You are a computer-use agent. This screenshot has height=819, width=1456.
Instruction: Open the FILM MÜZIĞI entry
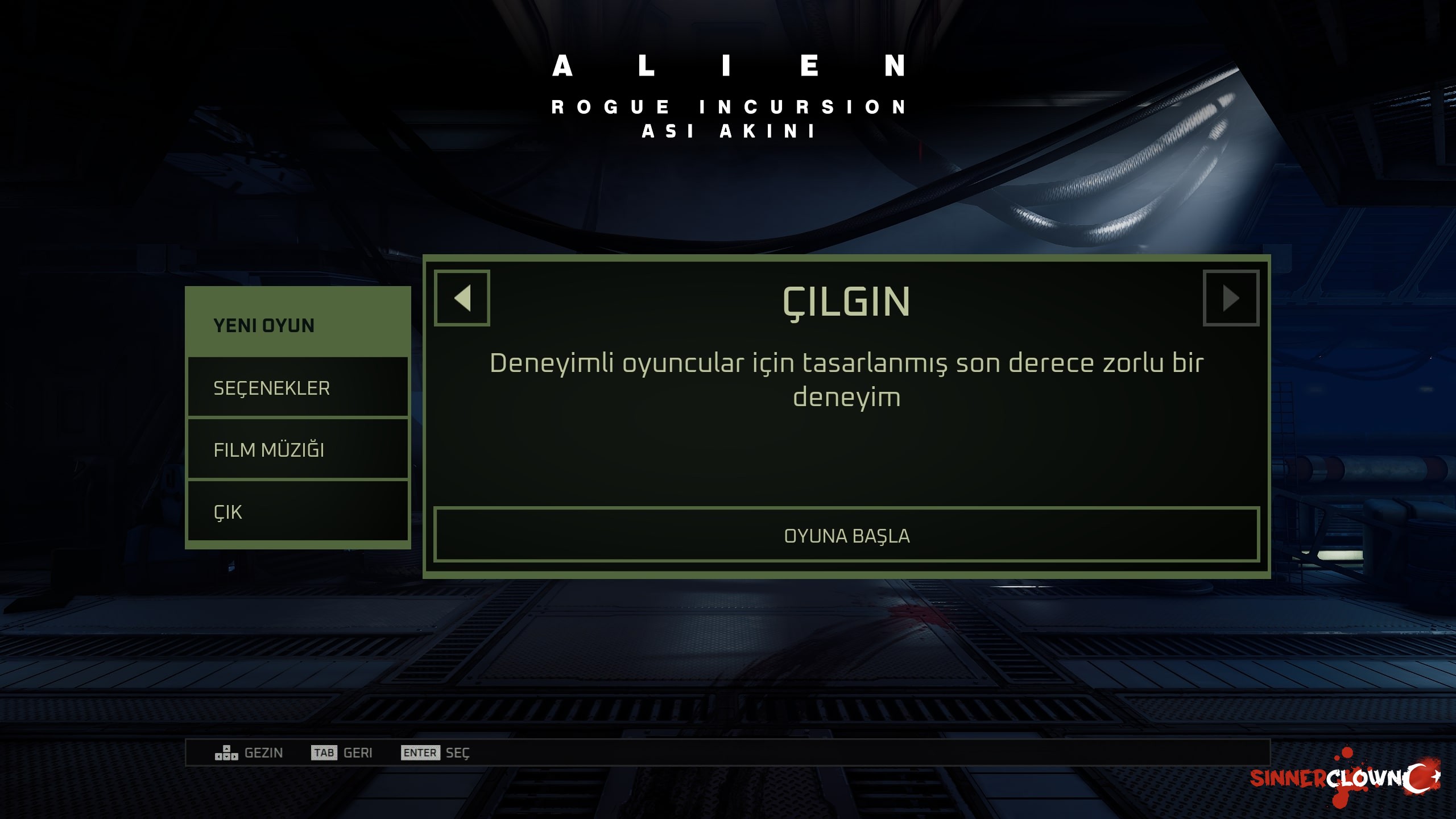297,450
